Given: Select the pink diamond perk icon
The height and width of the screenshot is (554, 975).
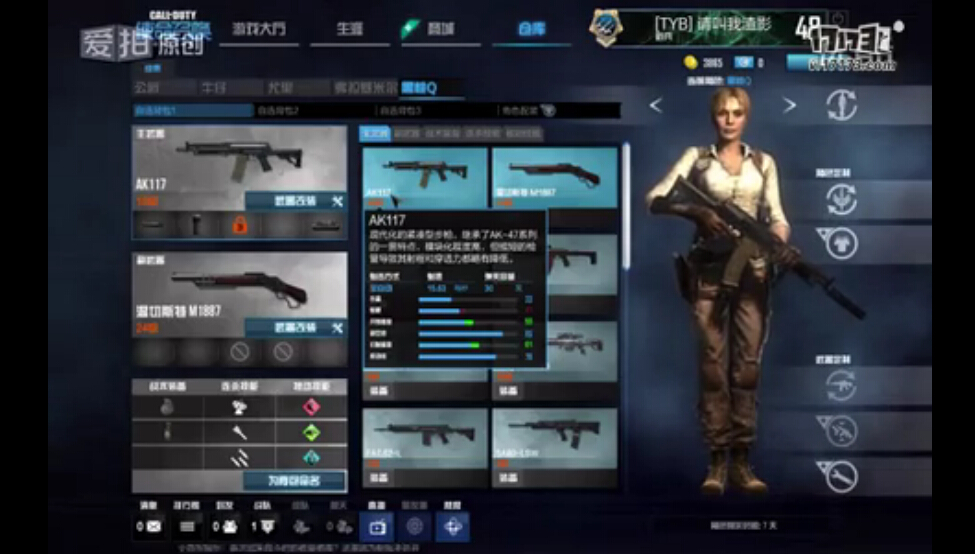Looking at the screenshot, I should 311,407.
